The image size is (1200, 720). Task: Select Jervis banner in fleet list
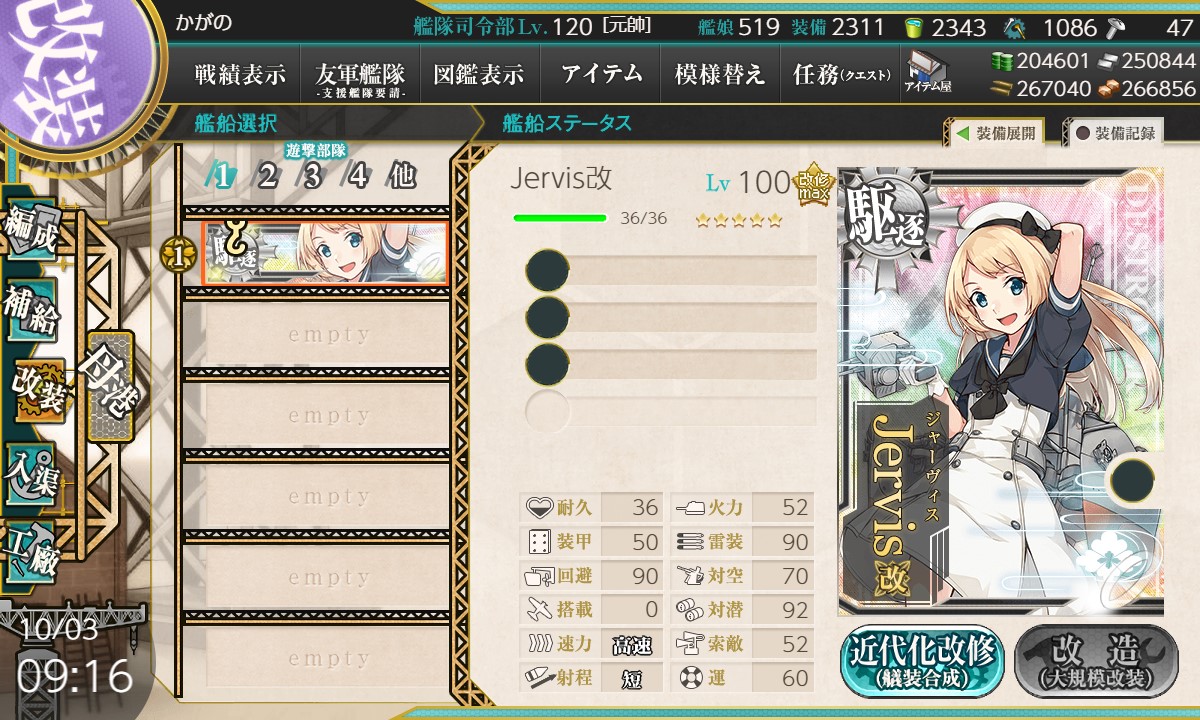[x=325, y=253]
